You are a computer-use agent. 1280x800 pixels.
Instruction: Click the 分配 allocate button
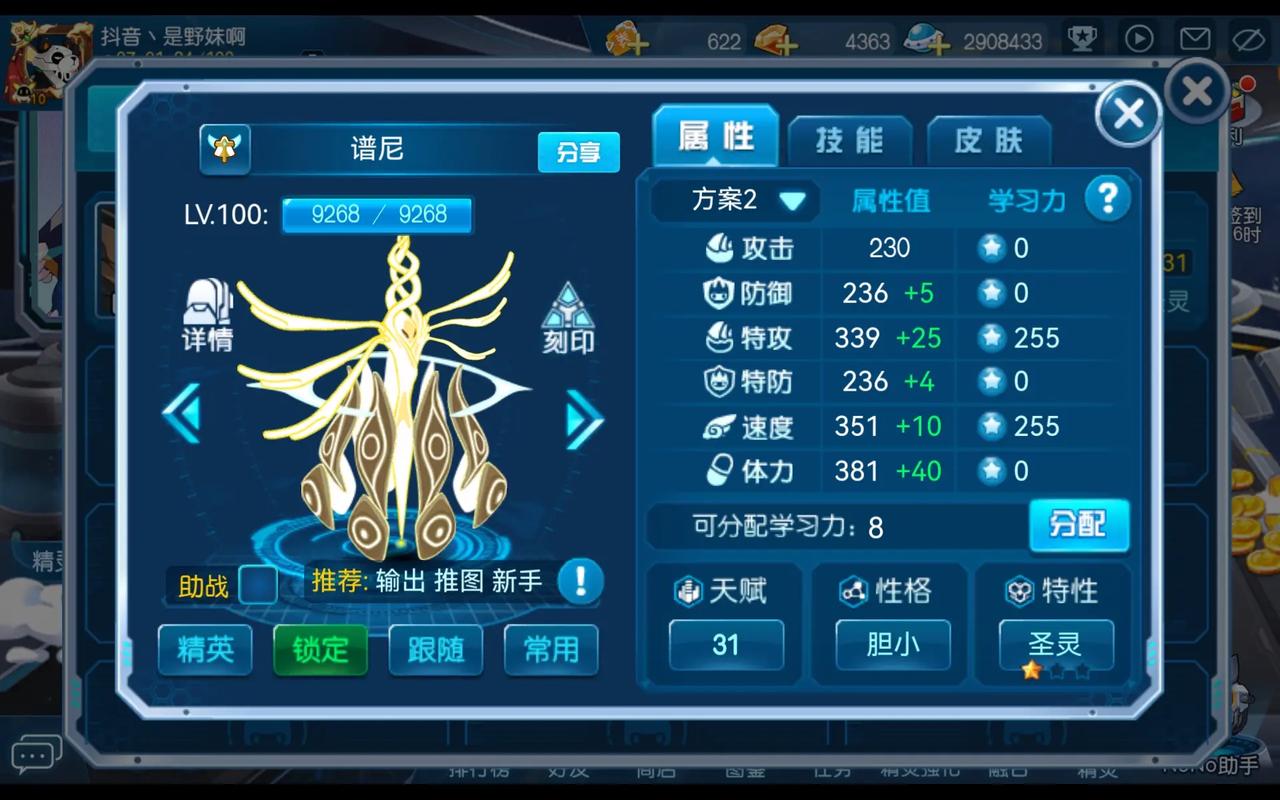1080,526
